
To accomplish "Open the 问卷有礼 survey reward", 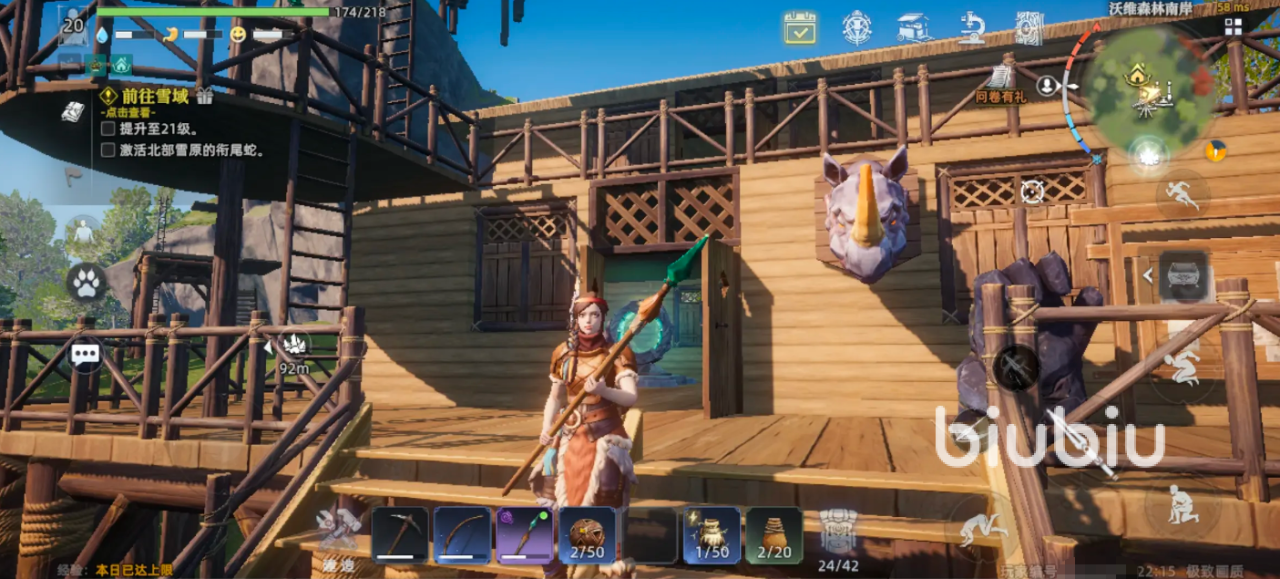I will coord(1000,83).
